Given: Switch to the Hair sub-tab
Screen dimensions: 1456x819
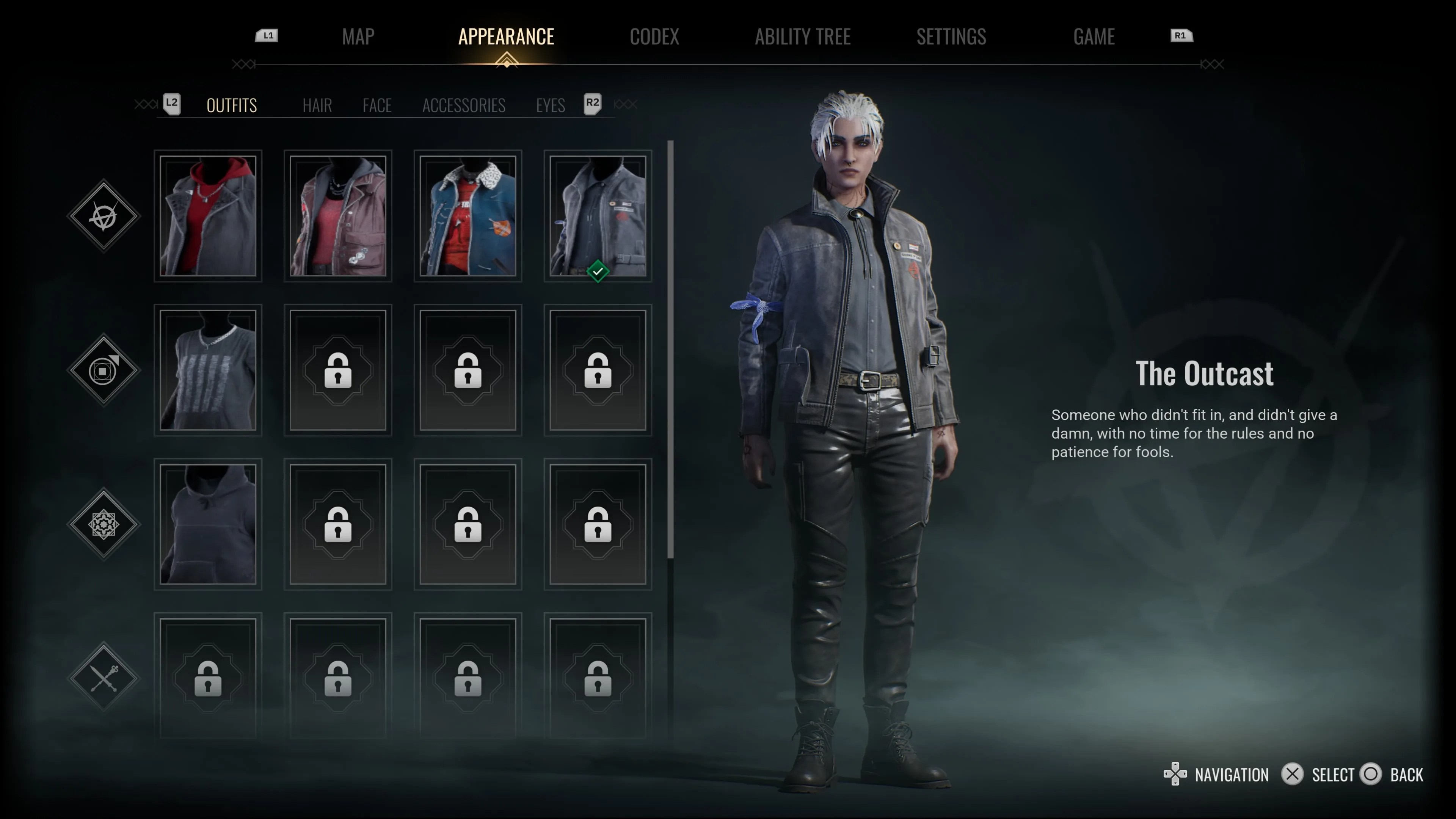Looking at the screenshot, I should point(317,105).
